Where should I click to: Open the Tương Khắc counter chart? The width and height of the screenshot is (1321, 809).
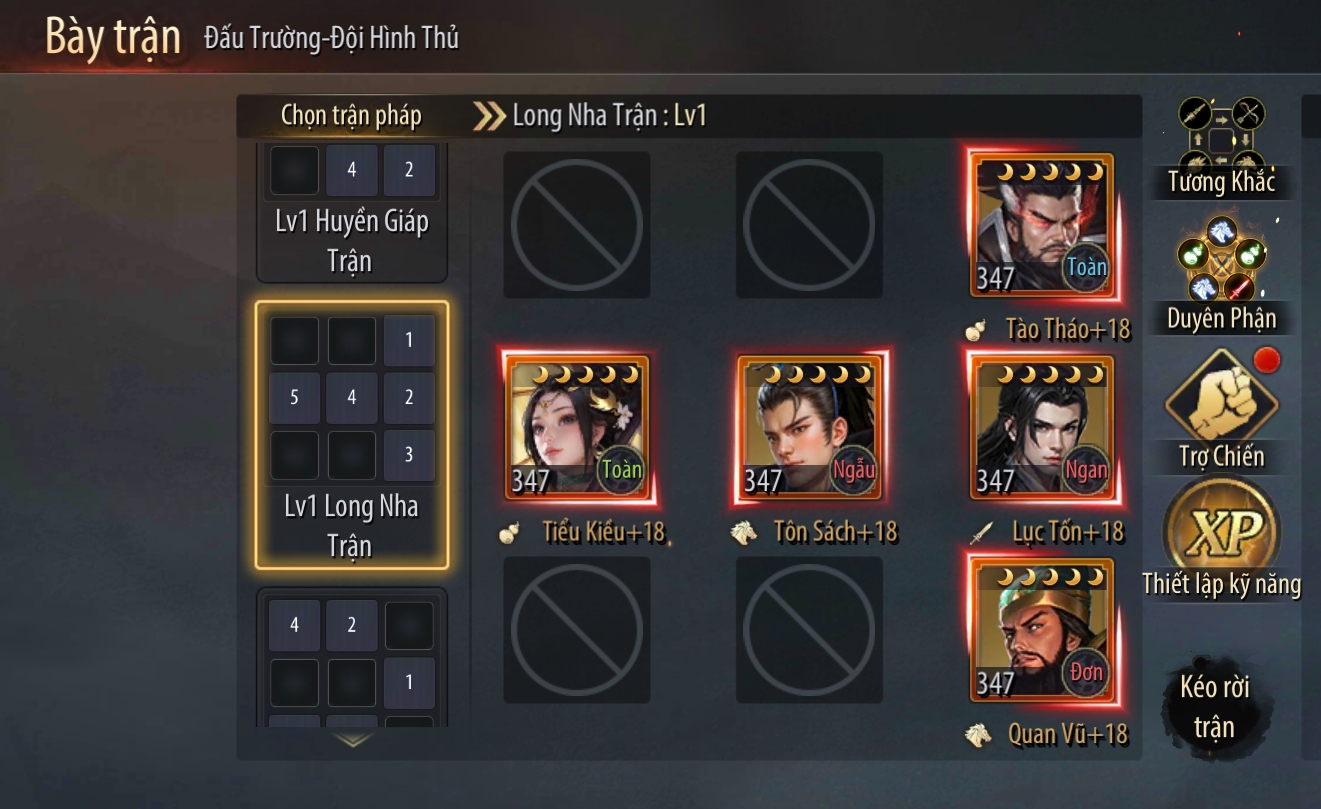coord(1221,144)
